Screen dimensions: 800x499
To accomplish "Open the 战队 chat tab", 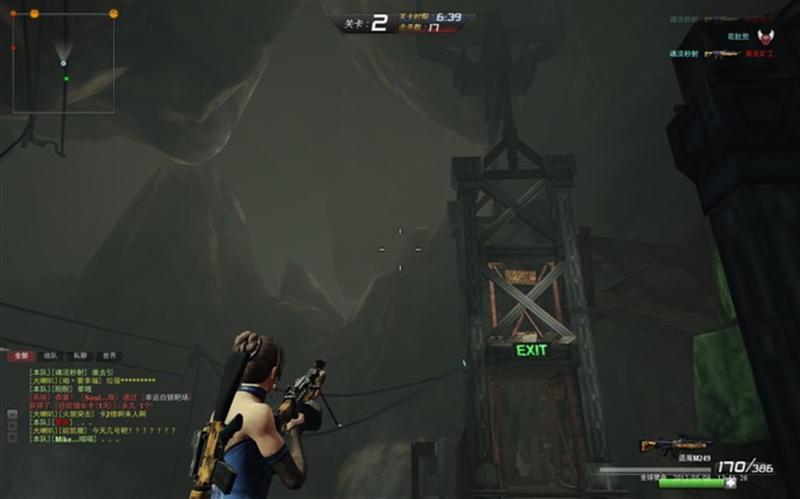I will point(50,356).
